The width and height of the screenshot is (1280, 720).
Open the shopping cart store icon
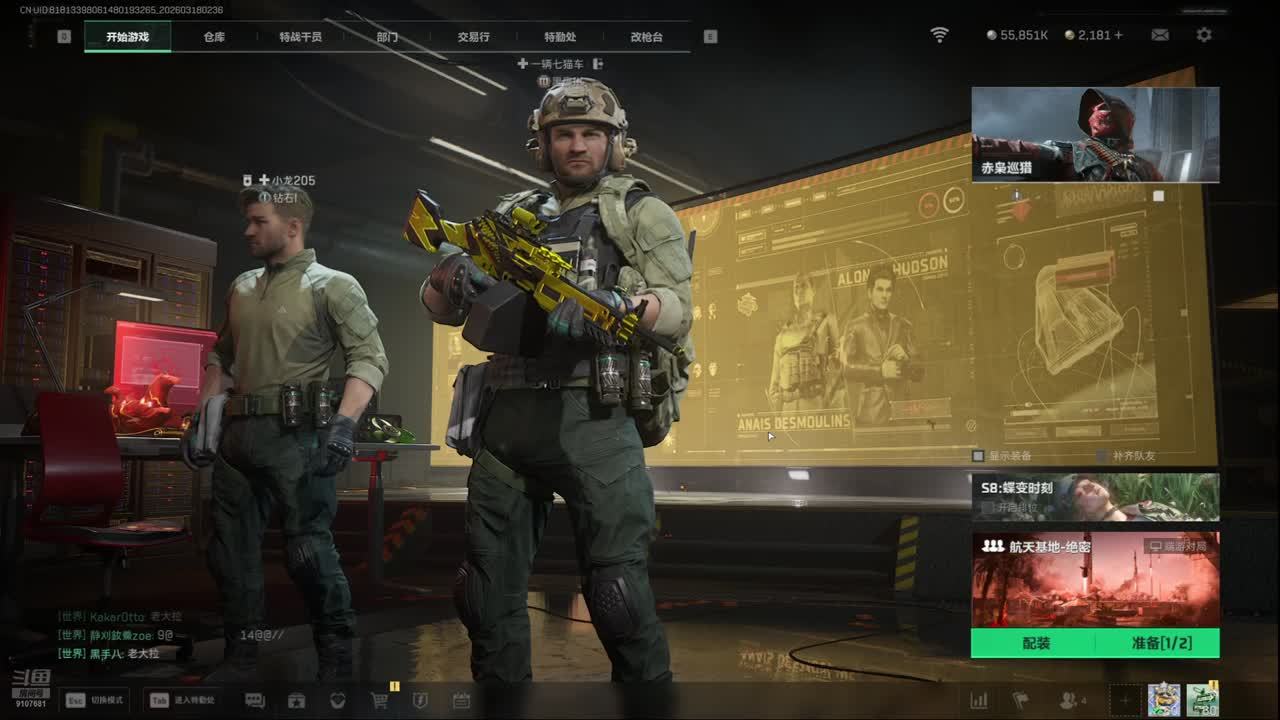379,701
